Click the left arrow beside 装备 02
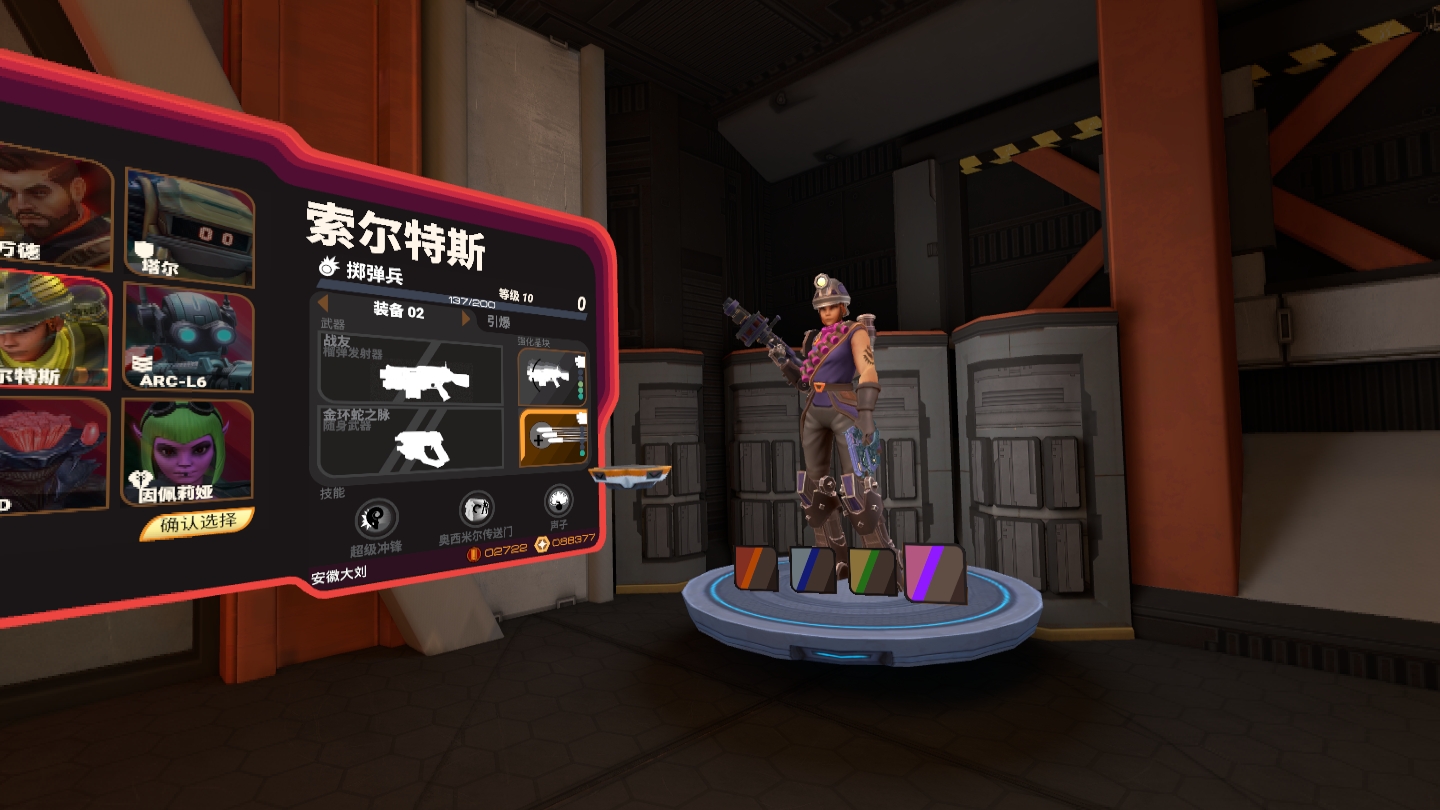Viewport: 1440px width, 810px height. coord(324,304)
